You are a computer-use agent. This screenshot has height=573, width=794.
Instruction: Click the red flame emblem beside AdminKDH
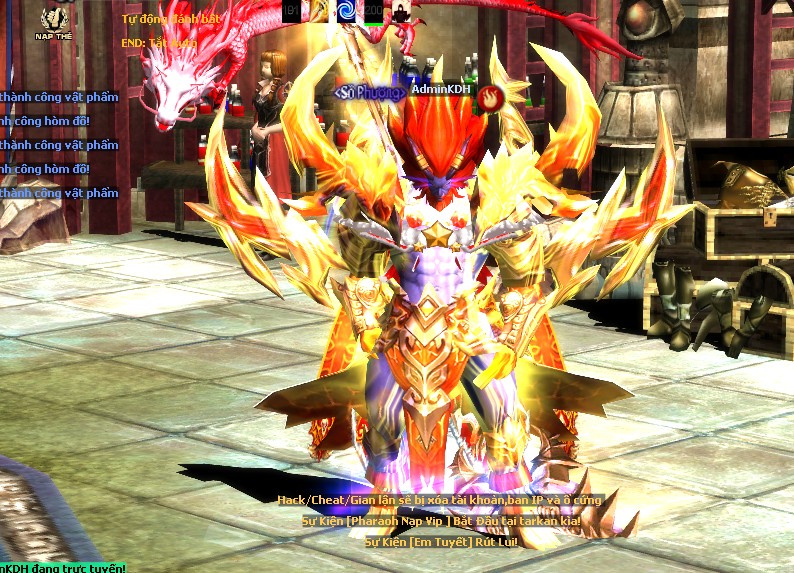point(489,96)
